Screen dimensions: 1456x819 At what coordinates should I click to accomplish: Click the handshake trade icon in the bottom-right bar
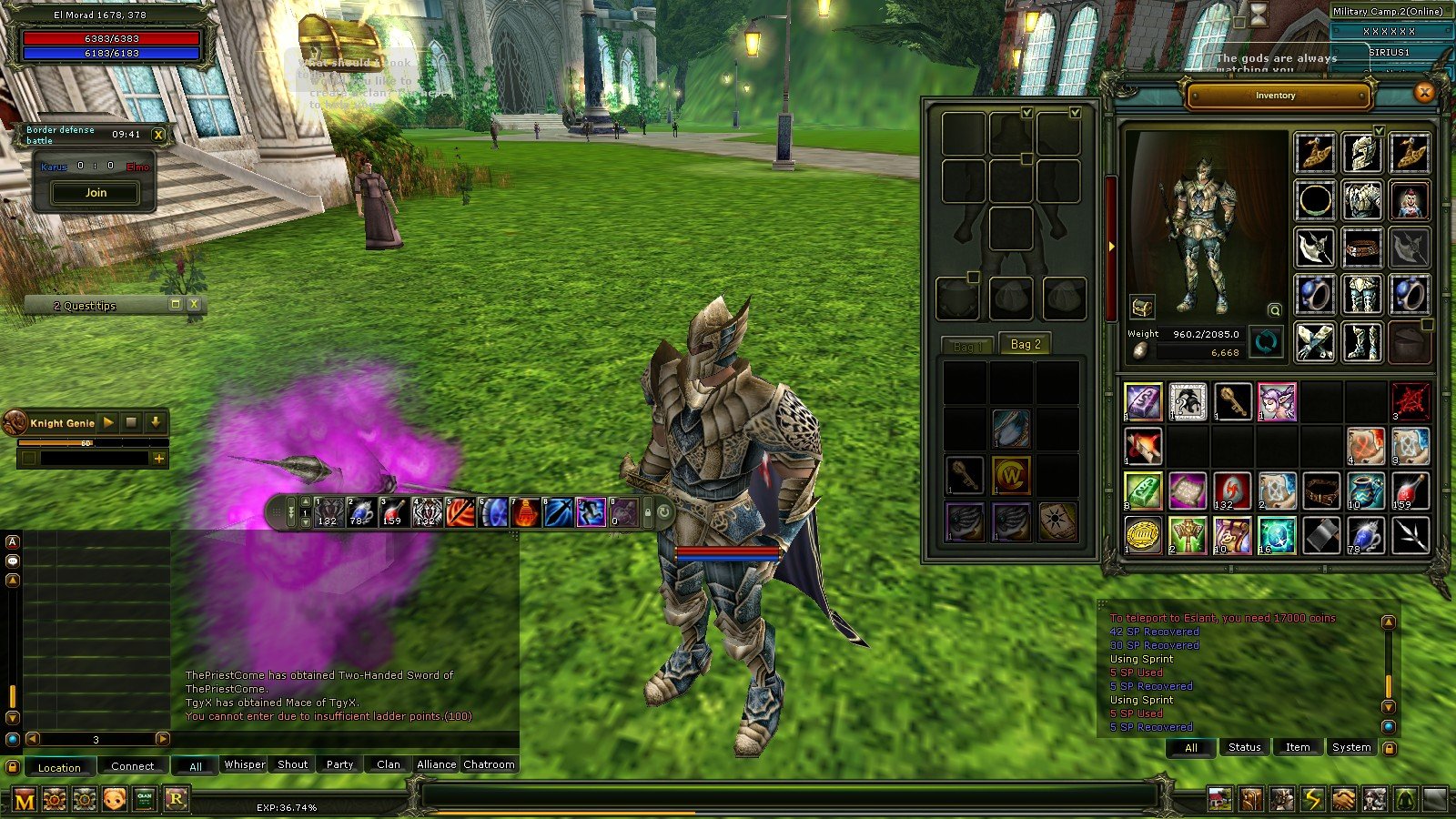pyautogui.click(x=1344, y=798)
